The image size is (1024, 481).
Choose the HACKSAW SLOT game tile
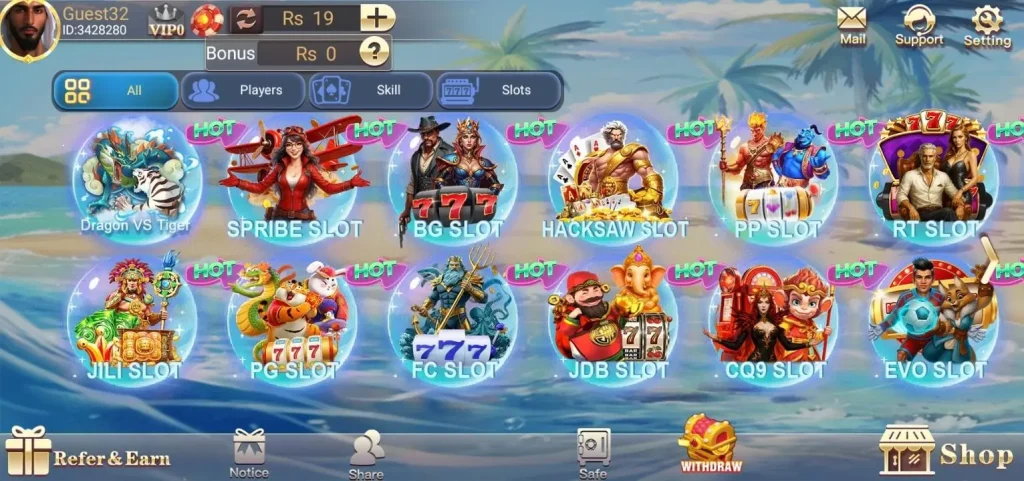pyautogui.click(x=613, y=182)
